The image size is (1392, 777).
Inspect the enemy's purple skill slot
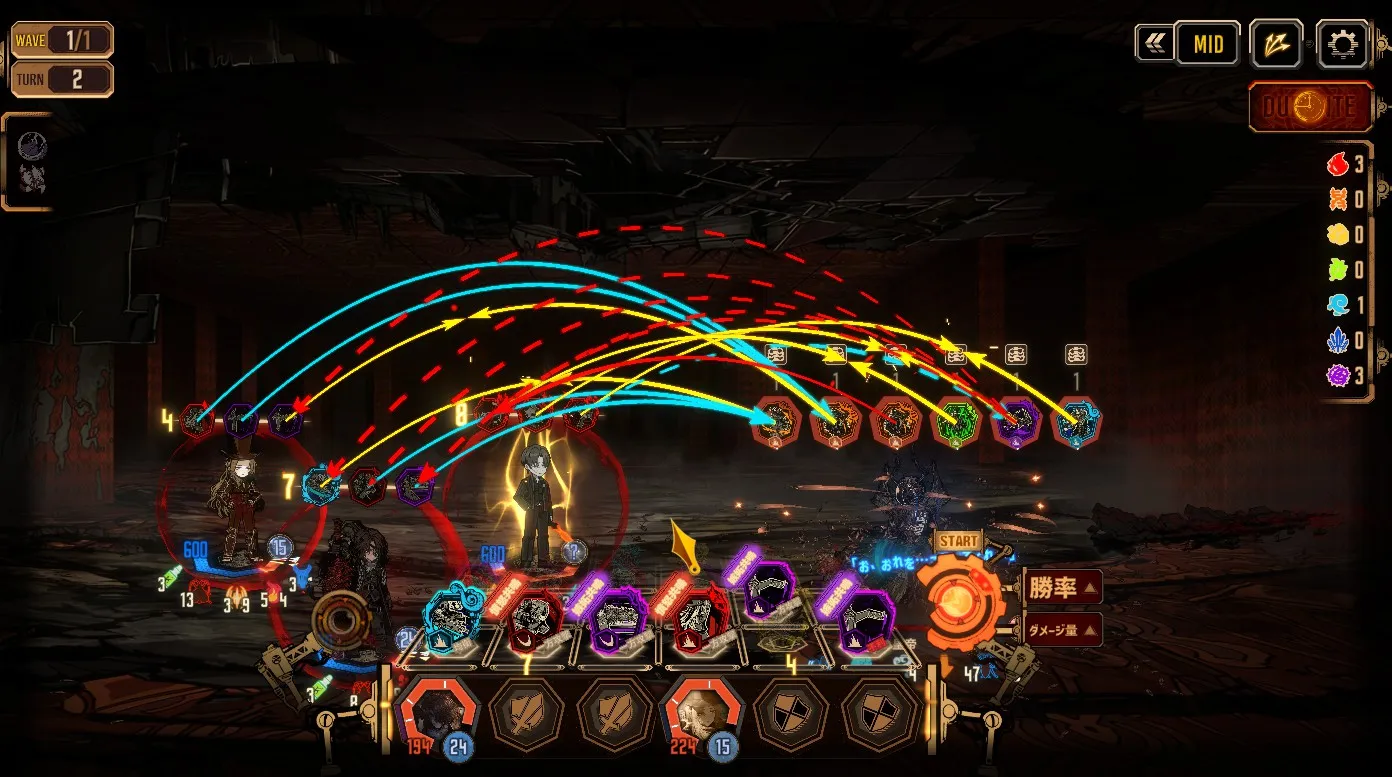(x=1016, y=423)
